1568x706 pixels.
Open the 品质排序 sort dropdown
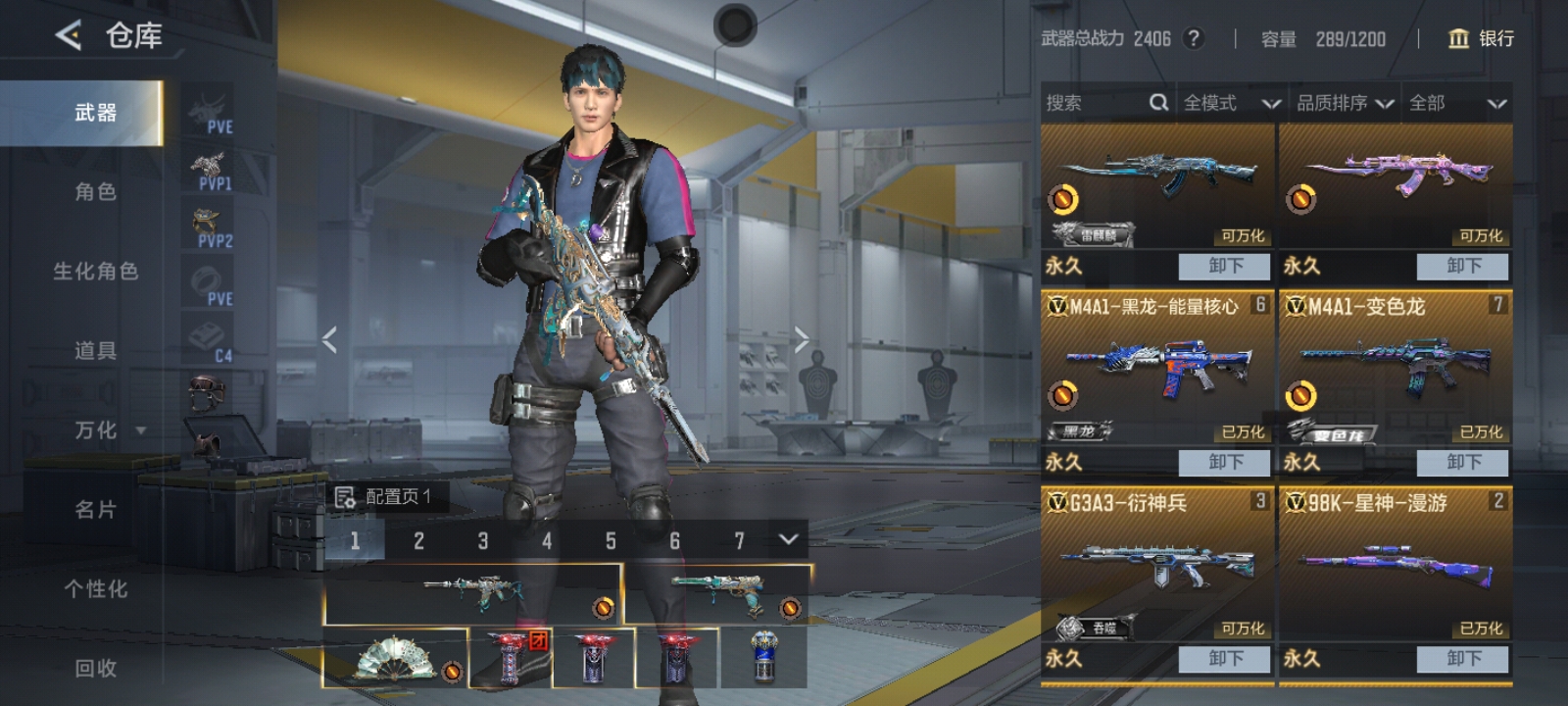point(1345,103)
